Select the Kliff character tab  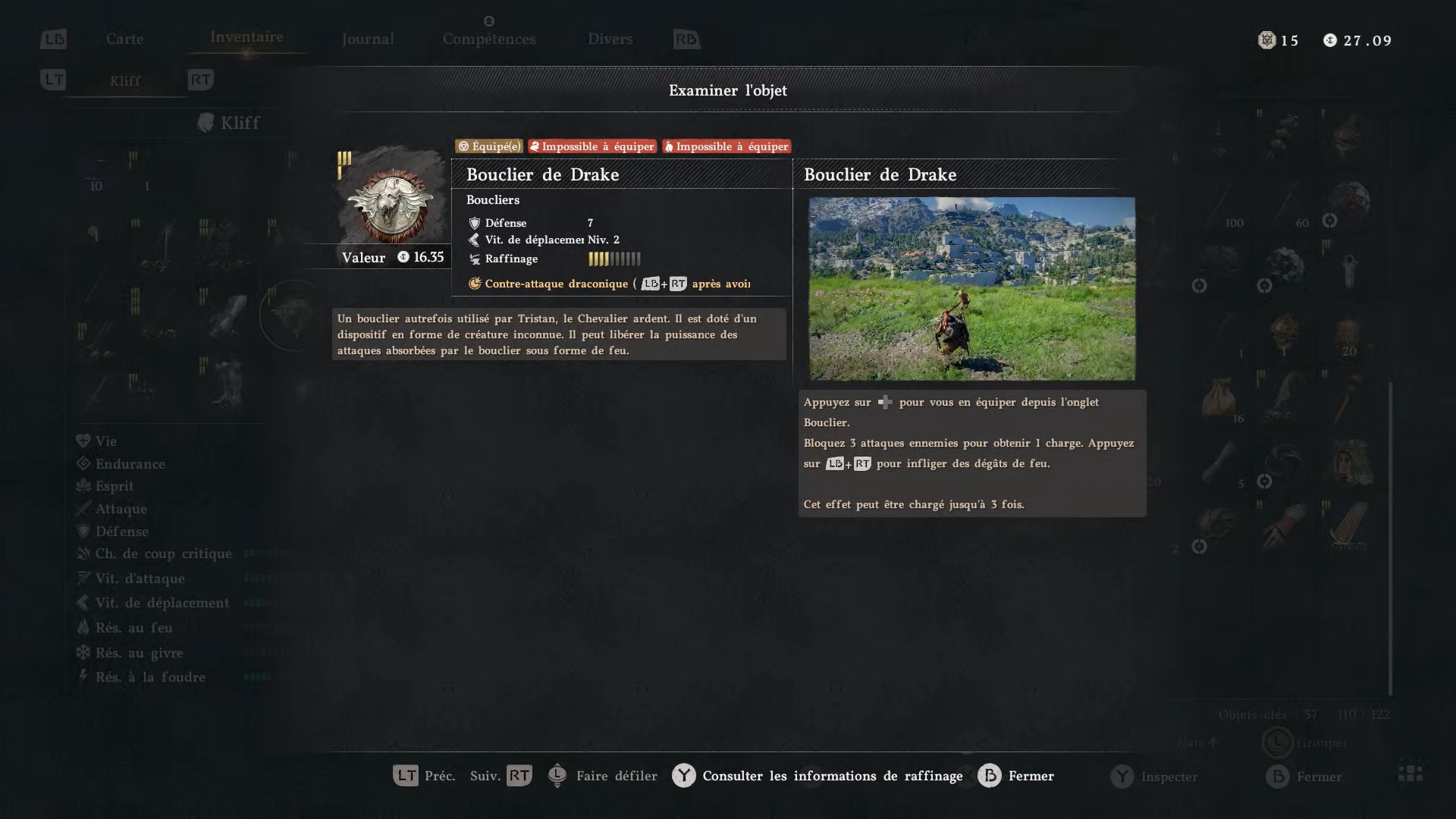(125, 80)
